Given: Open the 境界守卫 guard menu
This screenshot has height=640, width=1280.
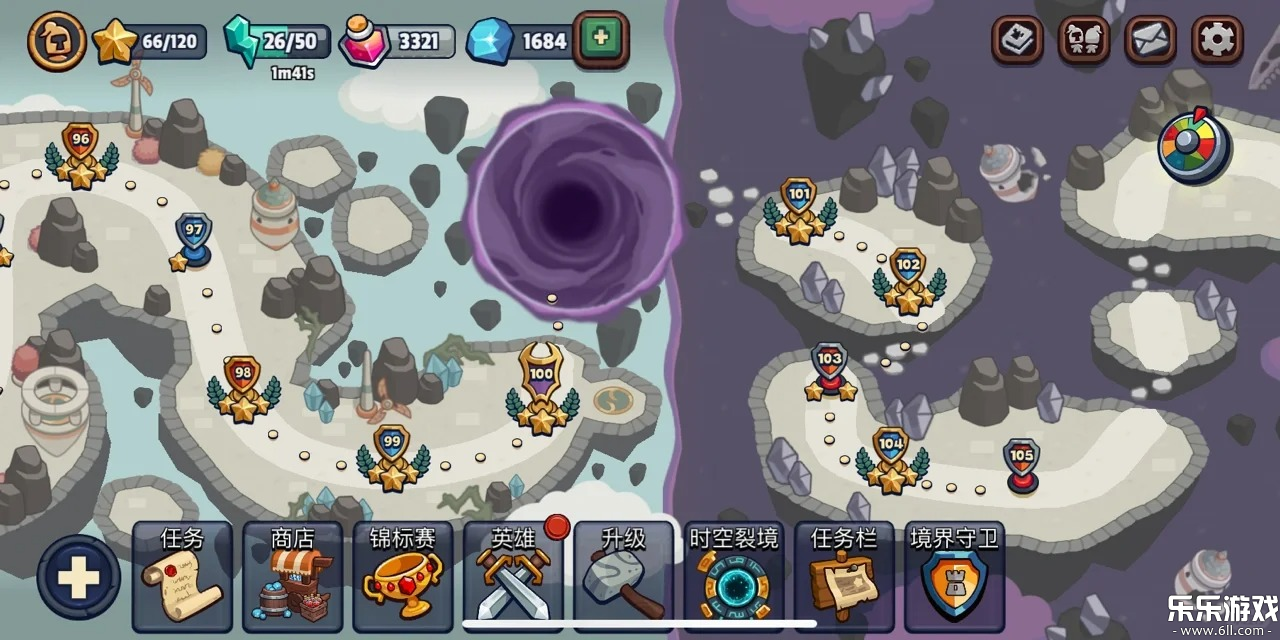Looking at the screenshot, I should coord(954,577).
